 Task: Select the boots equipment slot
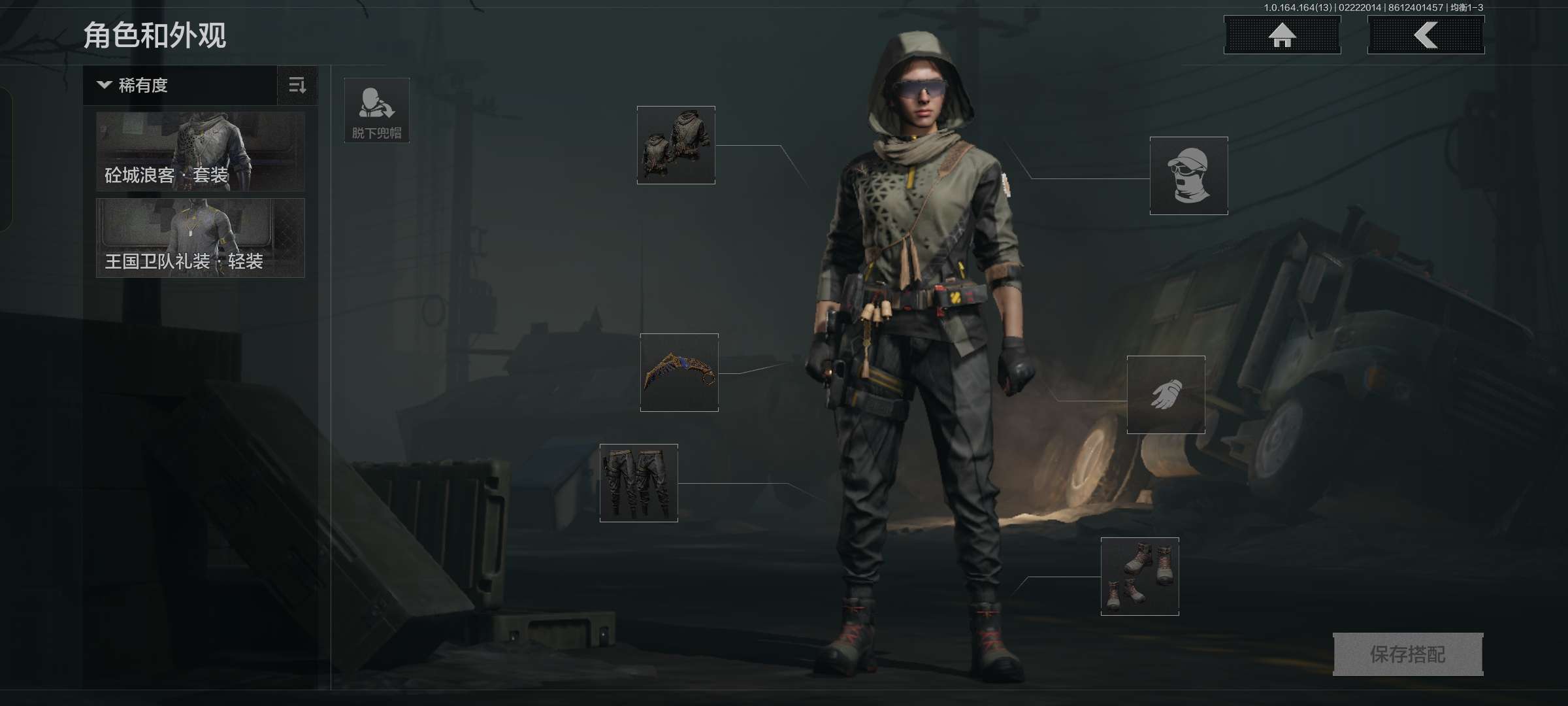(x=1140, y=577)
